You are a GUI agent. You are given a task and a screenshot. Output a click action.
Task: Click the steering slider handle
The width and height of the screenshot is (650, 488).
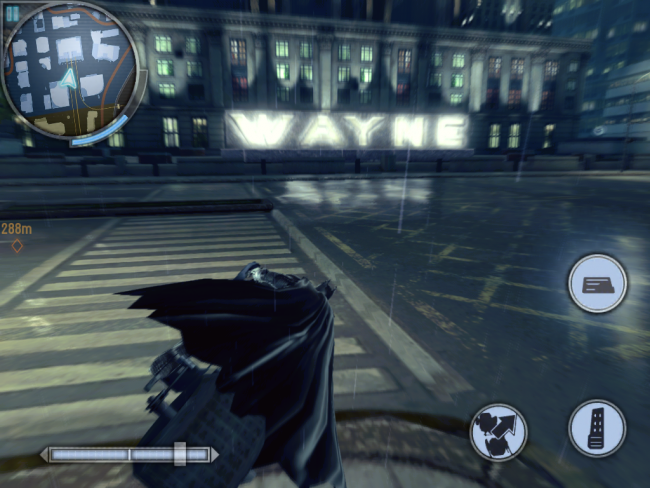tap(179, 454)
